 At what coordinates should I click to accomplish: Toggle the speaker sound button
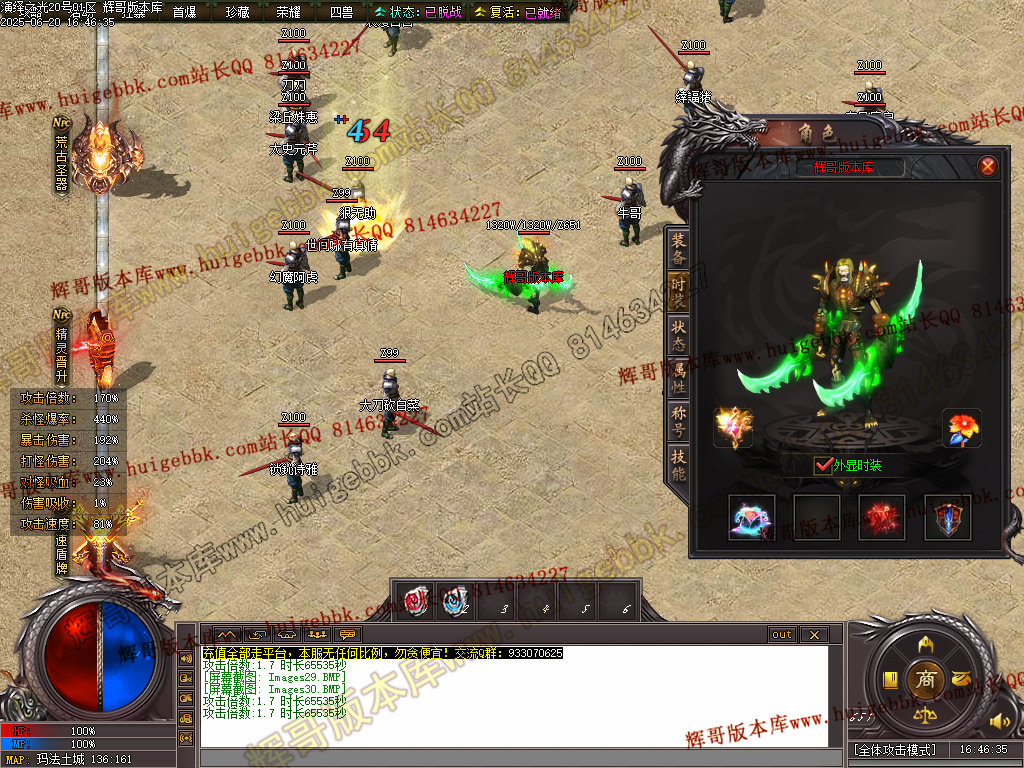997,721
